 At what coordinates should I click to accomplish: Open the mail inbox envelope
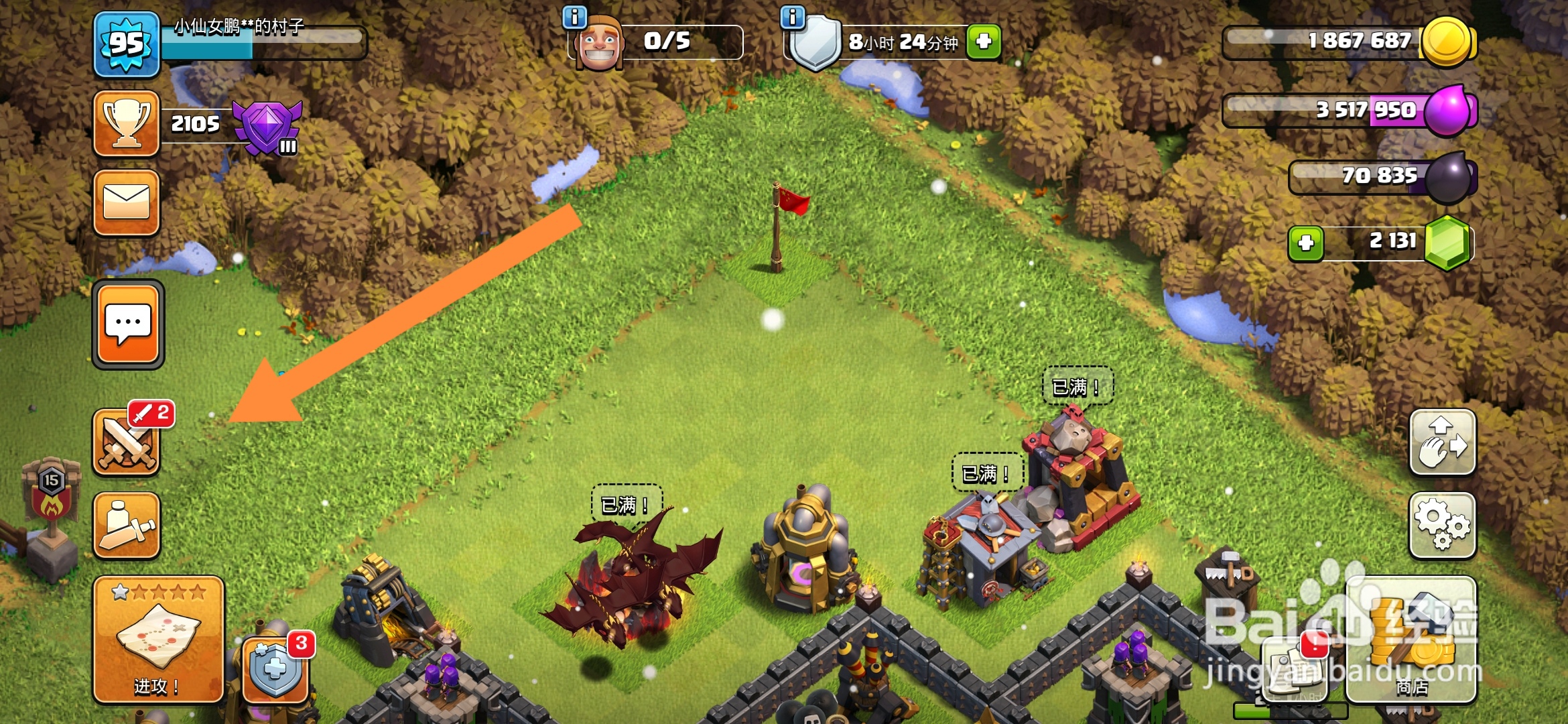[x=127, y=202]
